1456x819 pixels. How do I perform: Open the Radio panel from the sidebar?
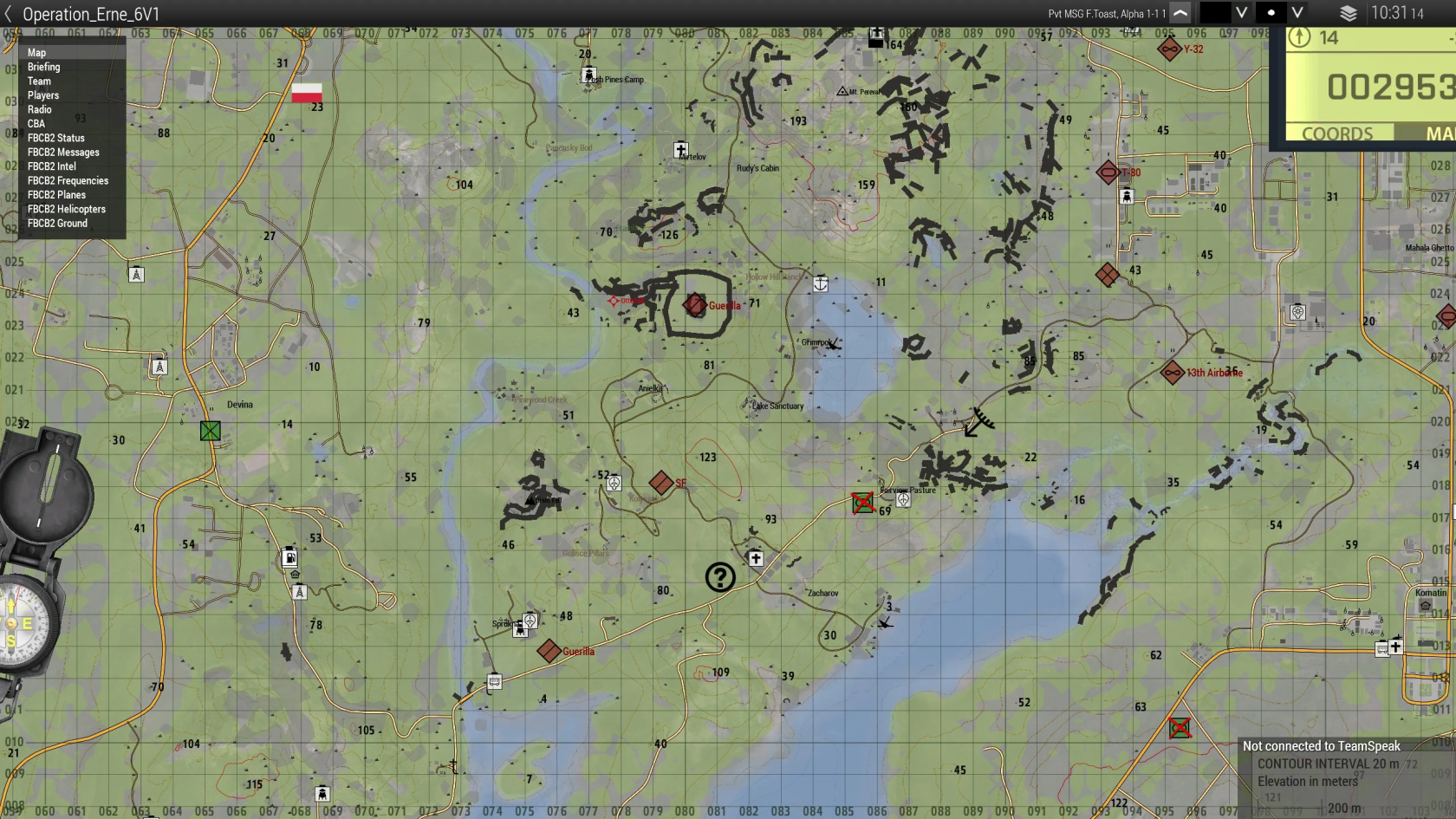pyautogui.click(x=39, y=109)
